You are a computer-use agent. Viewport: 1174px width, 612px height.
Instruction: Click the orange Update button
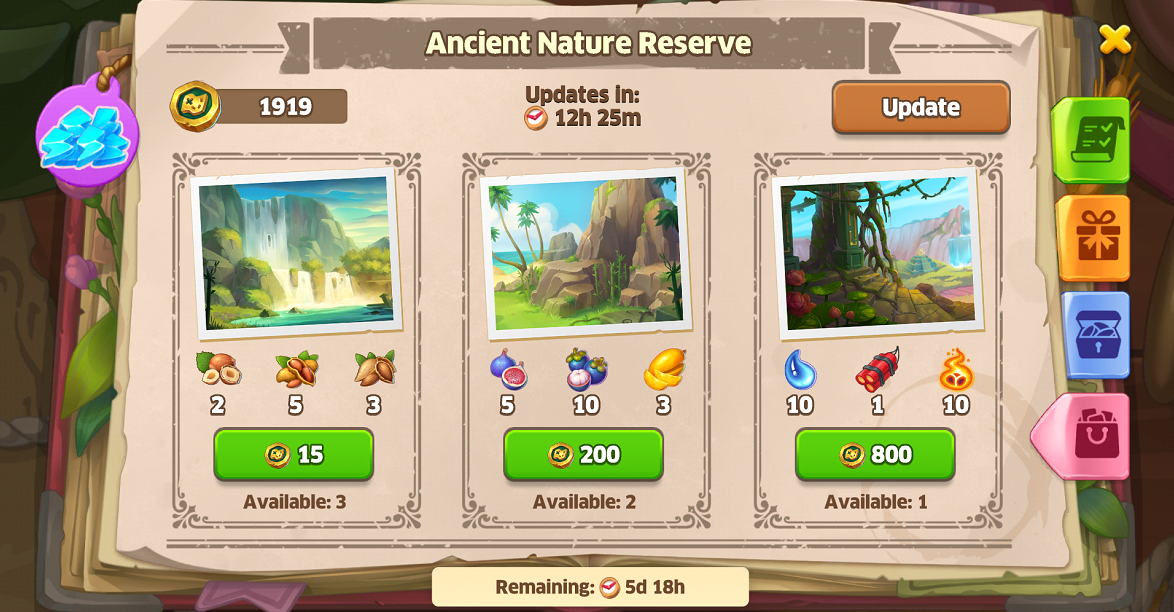[x=920, y=107]
